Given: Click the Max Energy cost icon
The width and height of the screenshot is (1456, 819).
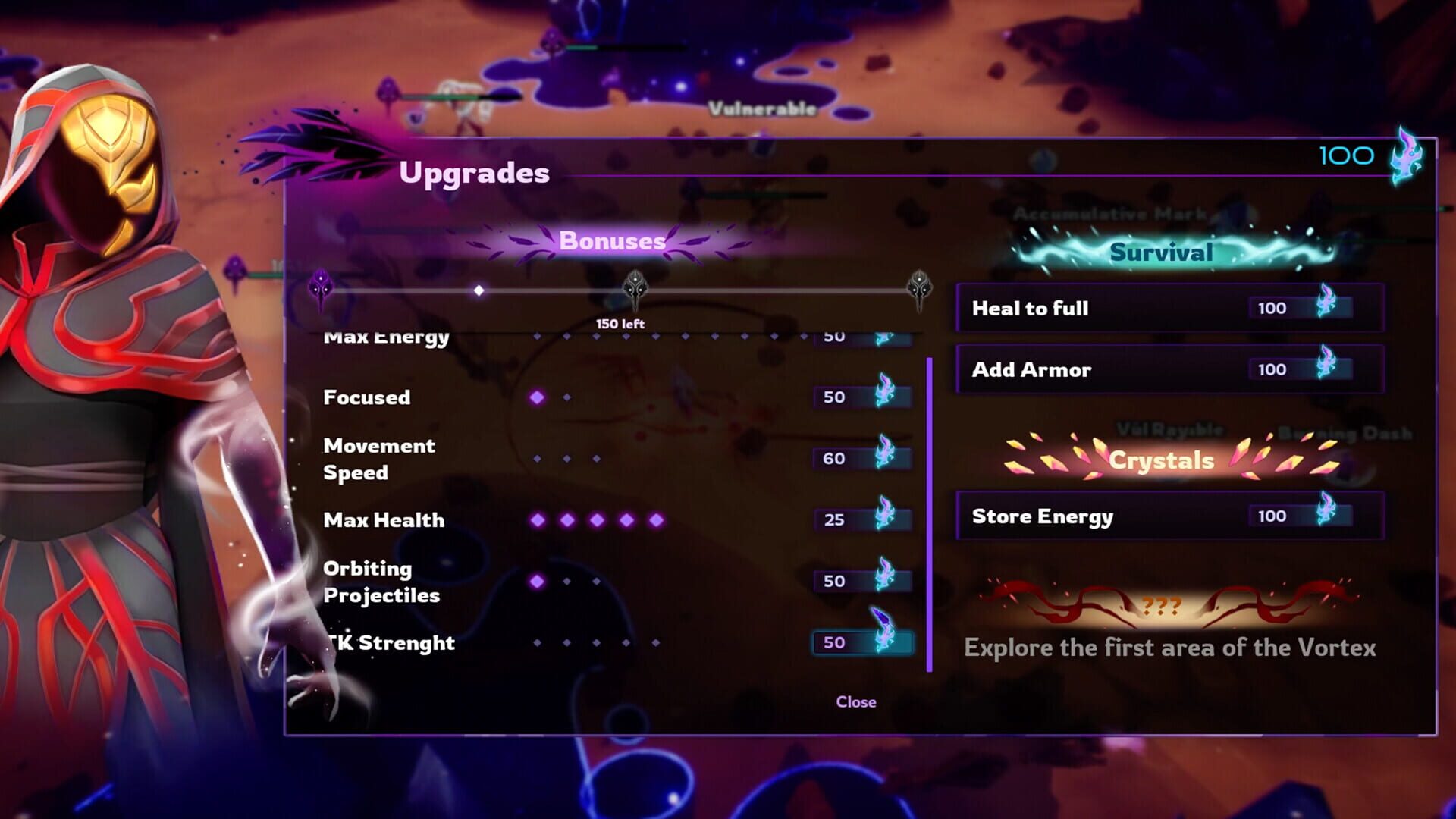Looking at the screenshot, I should pos(882,336).
